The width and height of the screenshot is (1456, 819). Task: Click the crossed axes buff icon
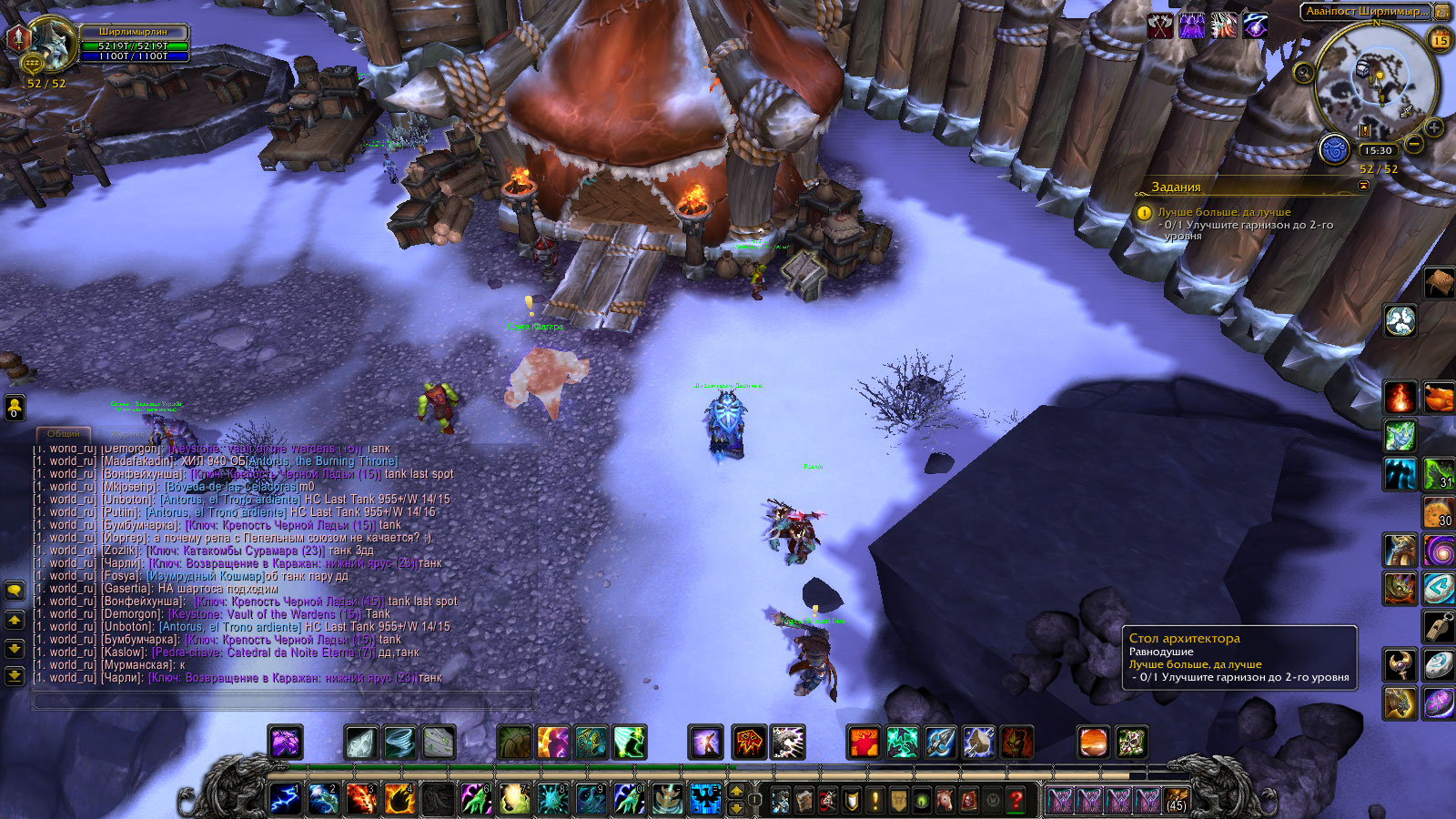(x=1160, y=26)
